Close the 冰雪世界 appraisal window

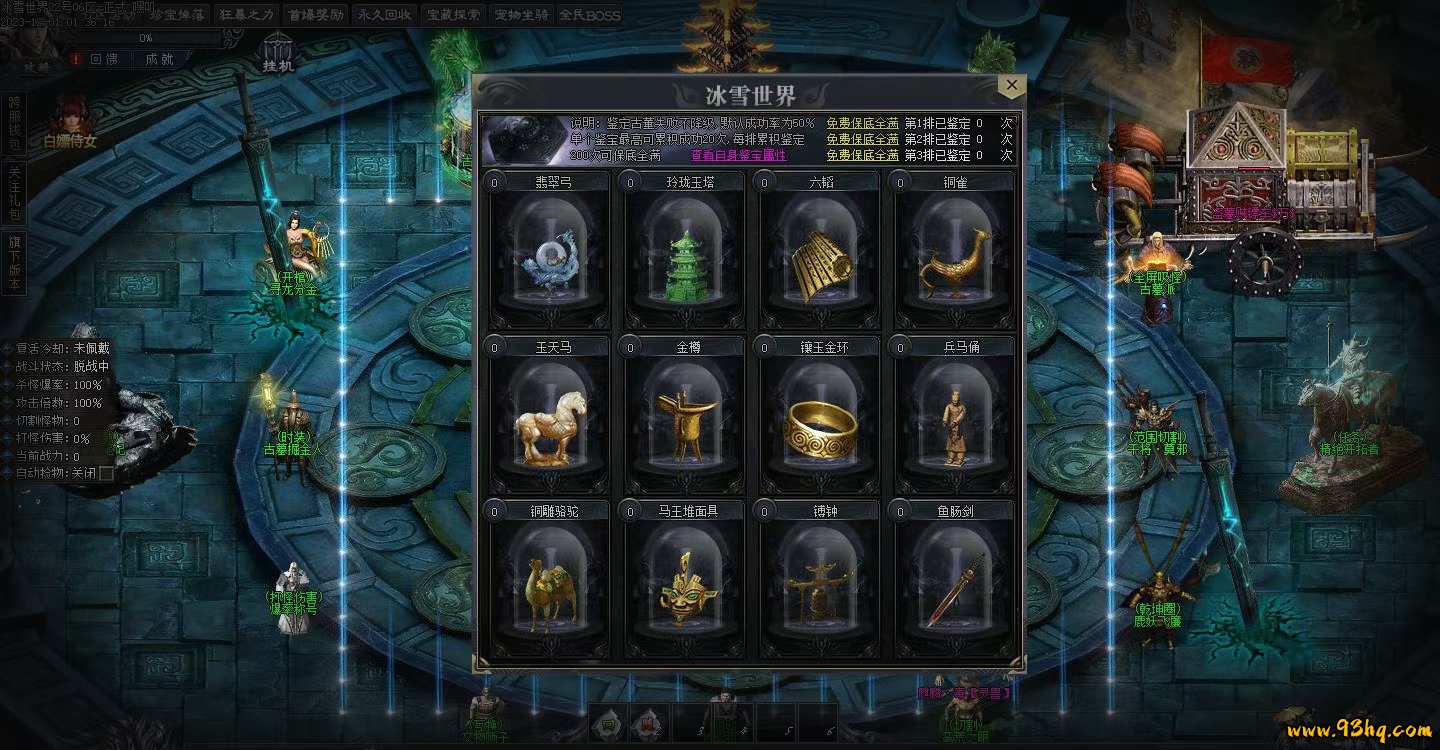(1011, 86)
